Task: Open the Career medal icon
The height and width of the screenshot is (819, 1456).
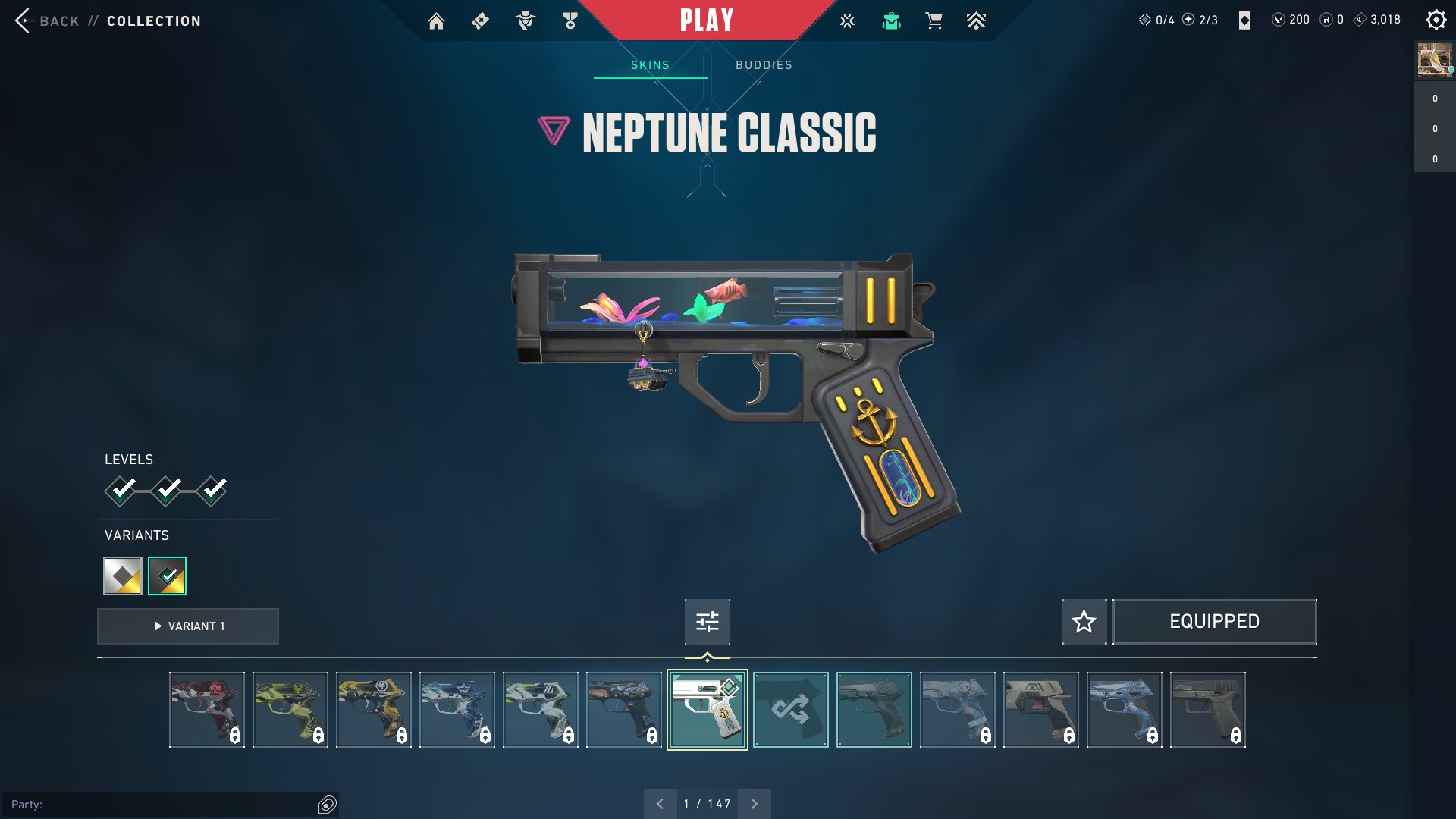Action: pyautogui.click(x=570, y=20)
